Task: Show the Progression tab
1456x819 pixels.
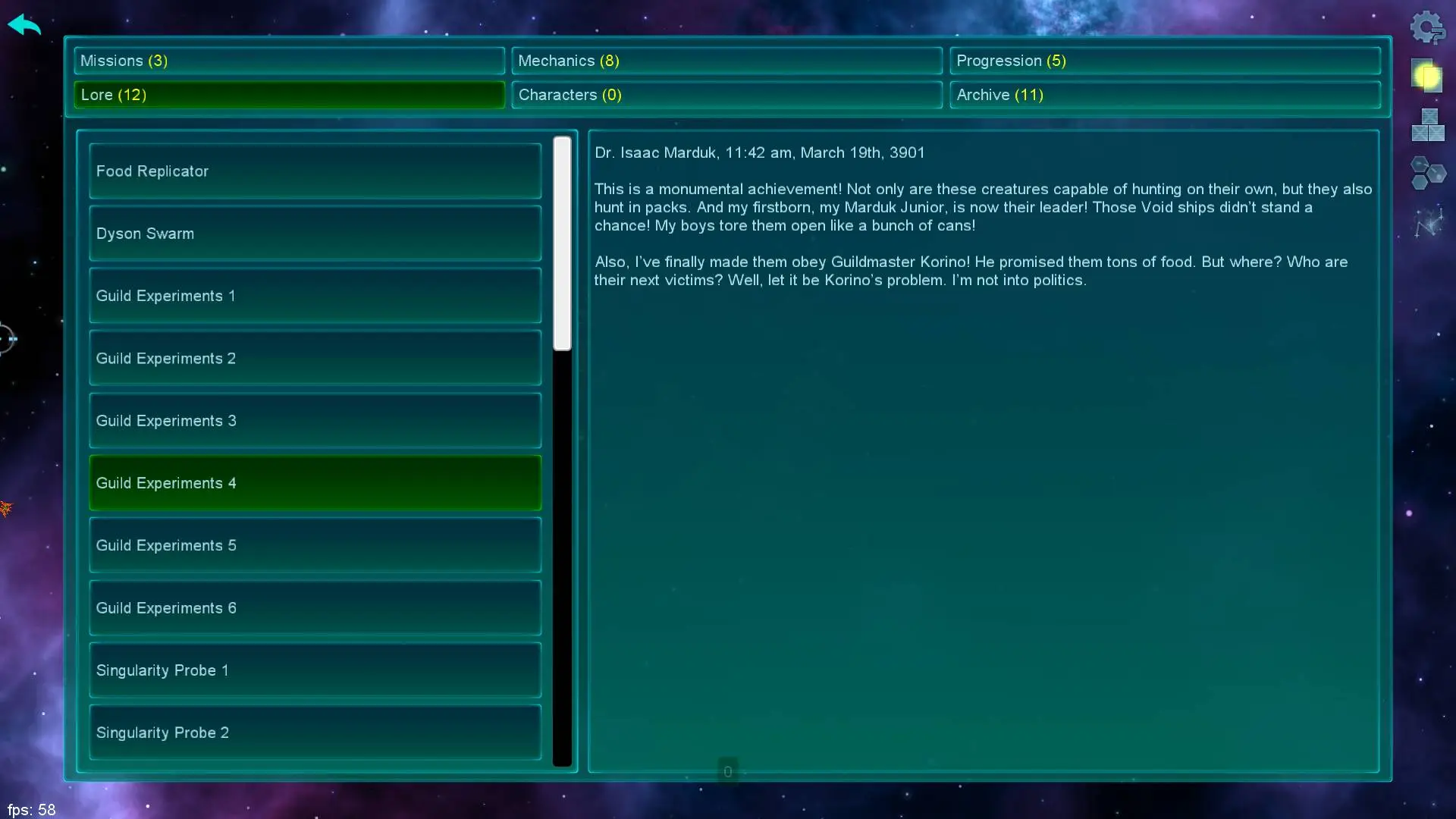Action: point(1164,61)
